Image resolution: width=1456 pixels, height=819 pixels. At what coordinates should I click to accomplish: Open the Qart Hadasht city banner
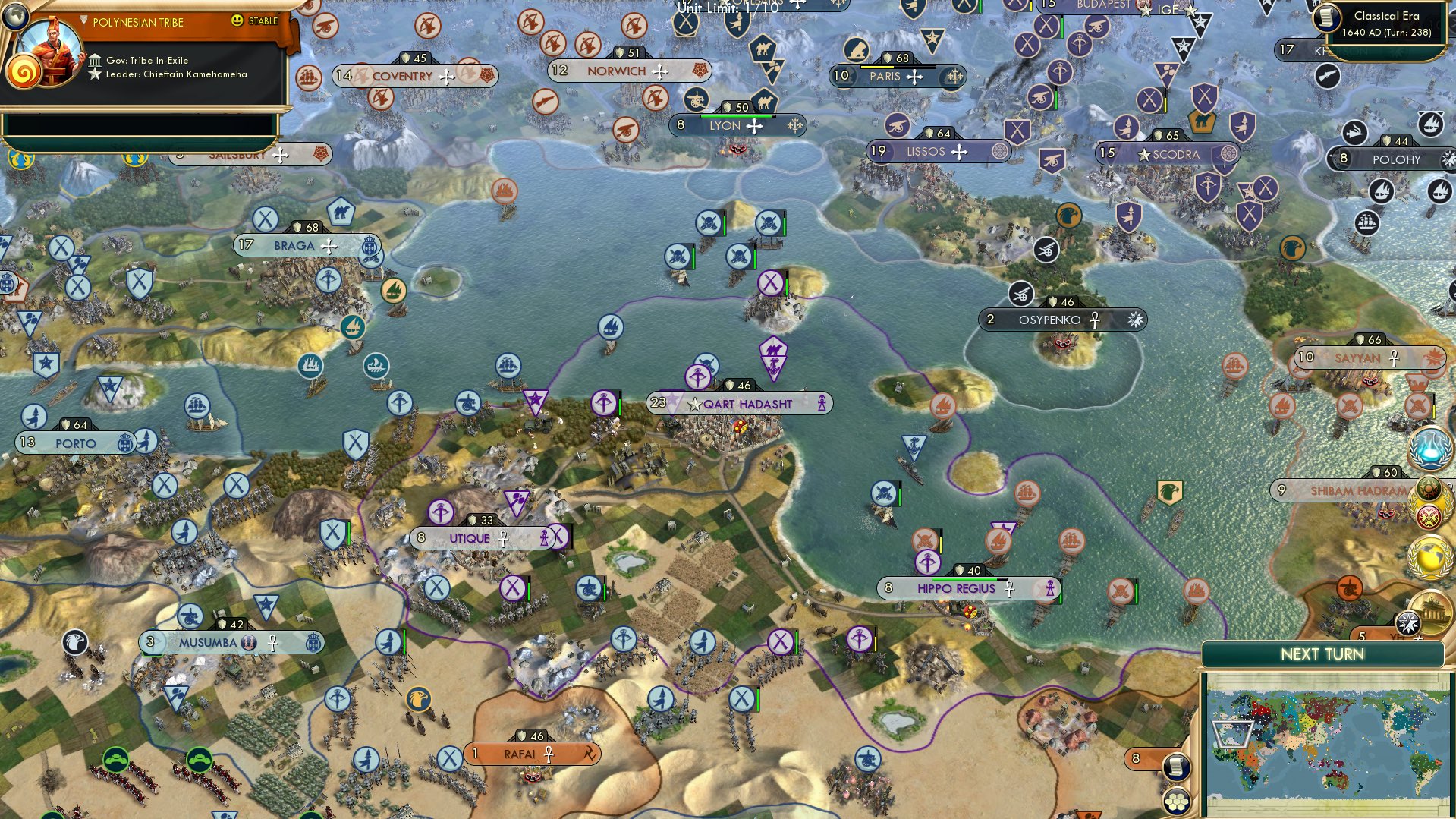click(x=740, y=404)
